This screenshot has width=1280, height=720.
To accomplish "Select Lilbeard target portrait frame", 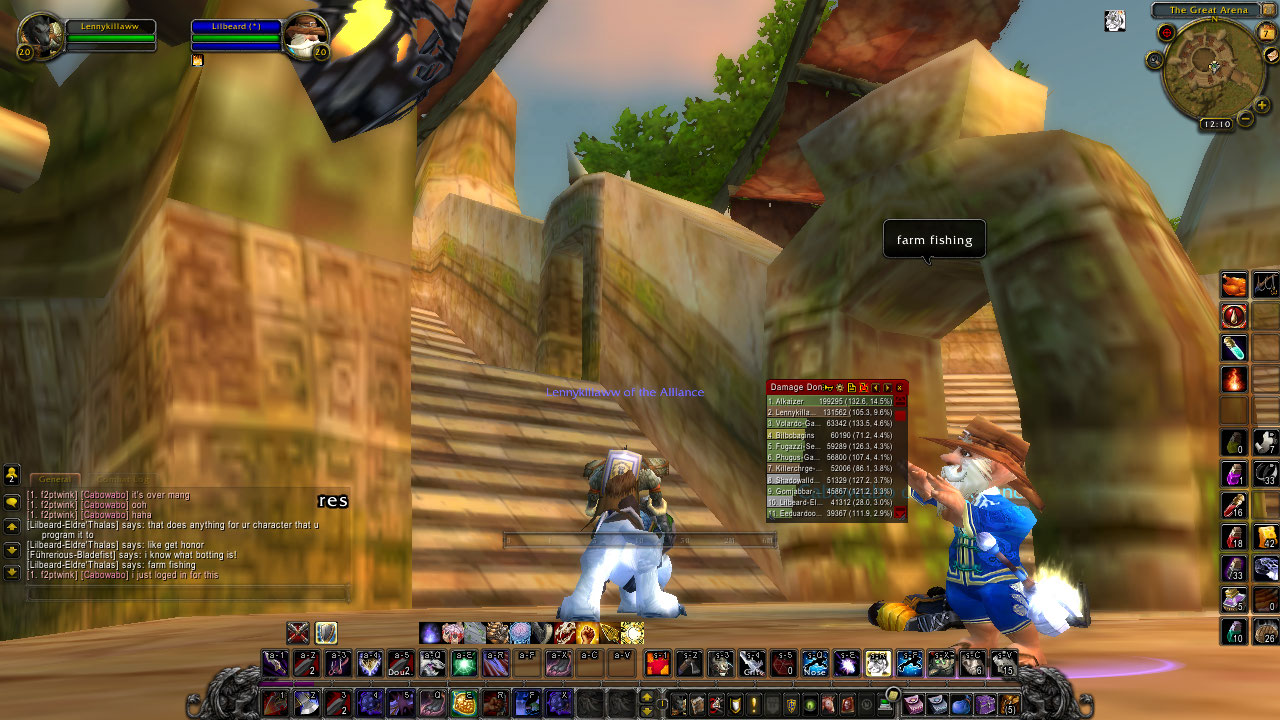I will tap(305, 38).
